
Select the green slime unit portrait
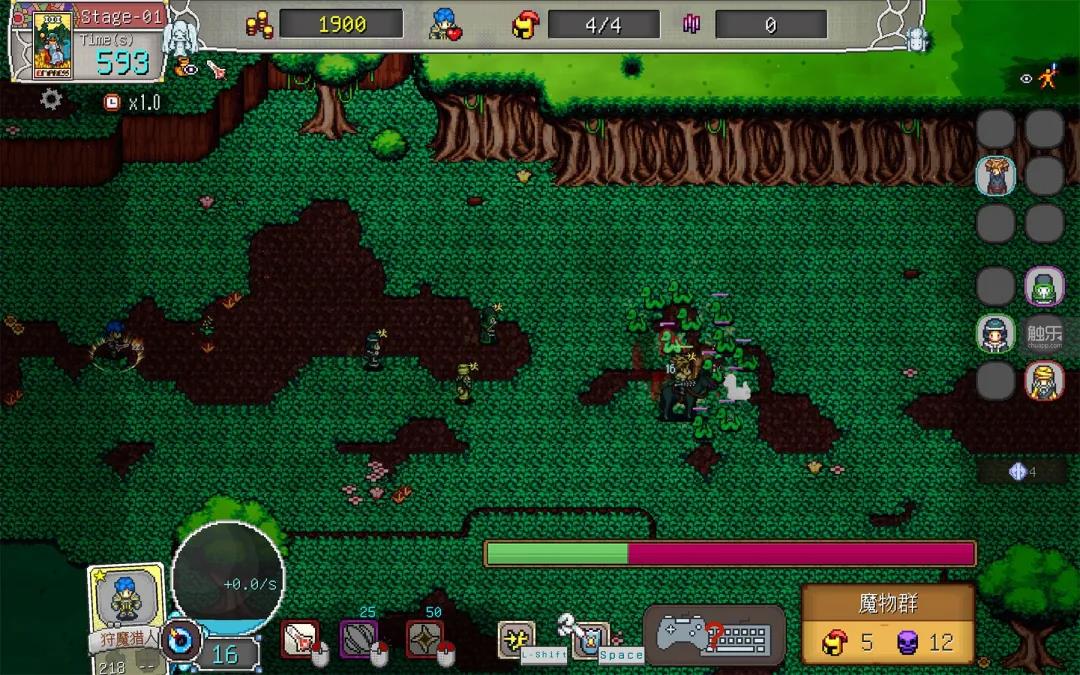coord(1044,289)
